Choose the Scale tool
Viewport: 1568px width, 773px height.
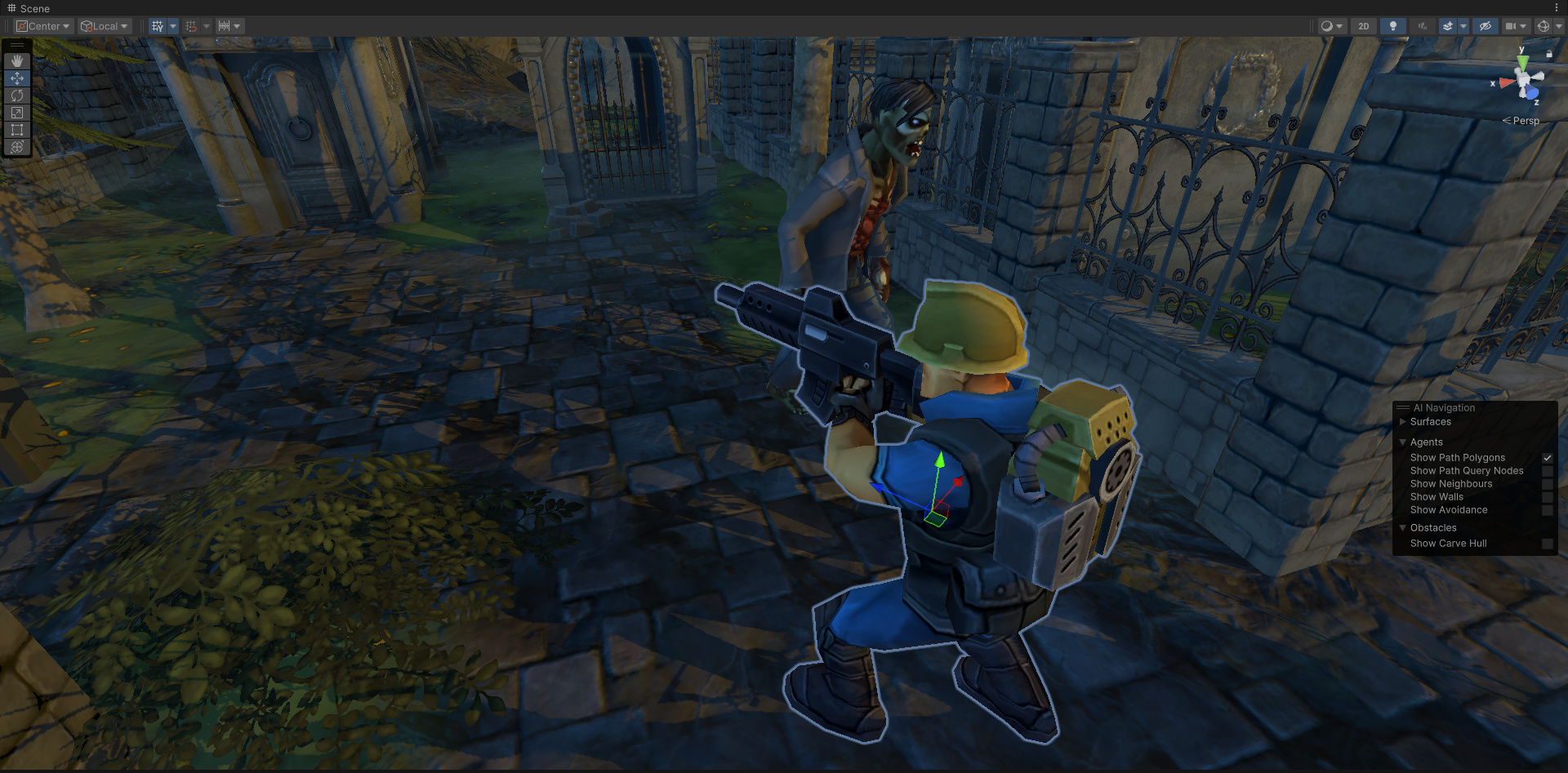[16, 113]
